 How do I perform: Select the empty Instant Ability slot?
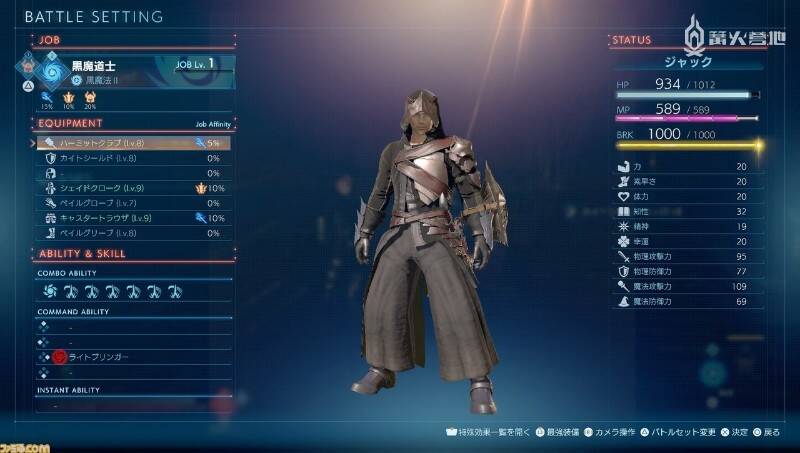pos(130,406)
